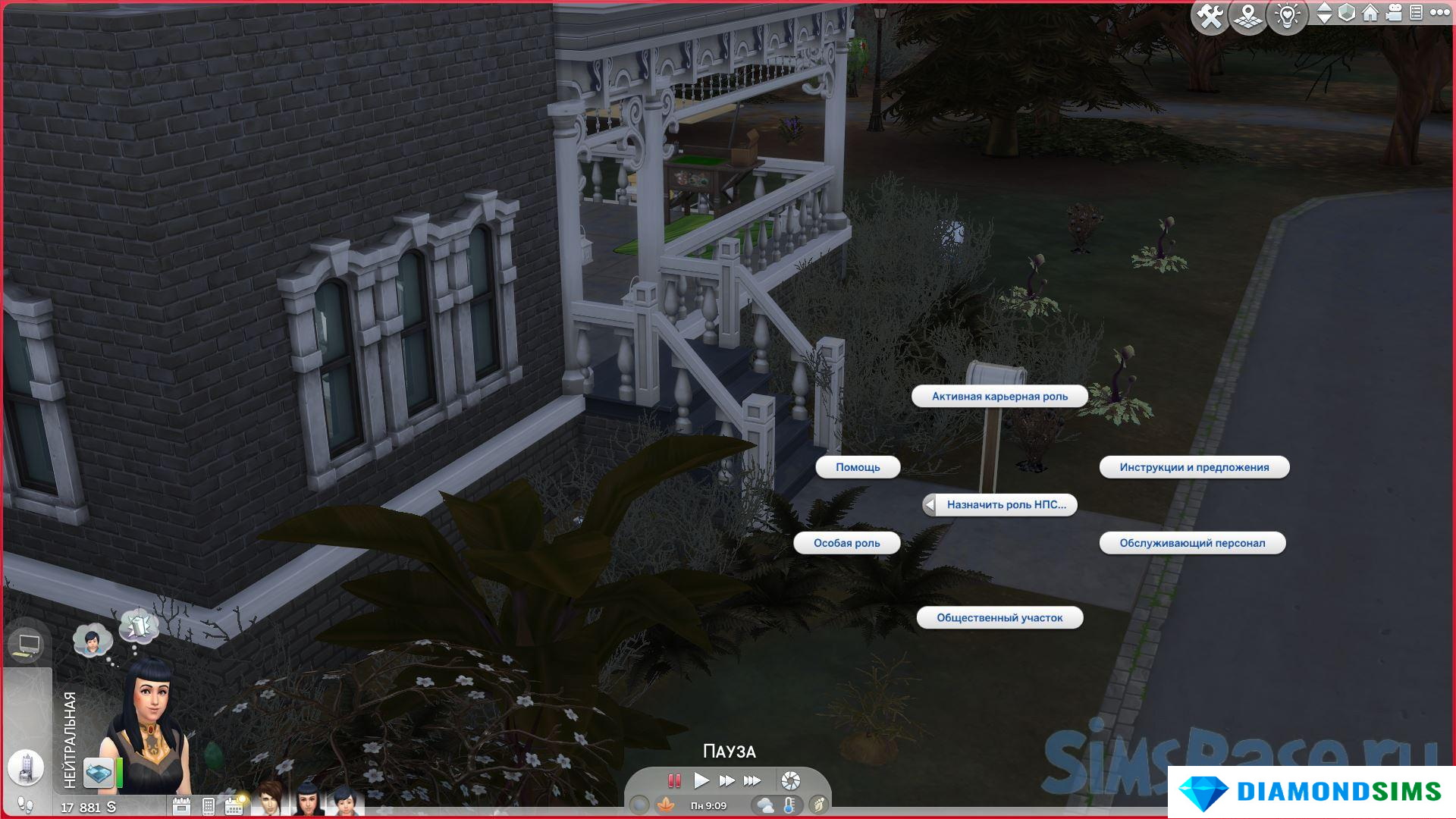The image size is (1456, 819).
Task: Open Build Mode with hammer-wrench icon
Action: [x=1210, y=16]
